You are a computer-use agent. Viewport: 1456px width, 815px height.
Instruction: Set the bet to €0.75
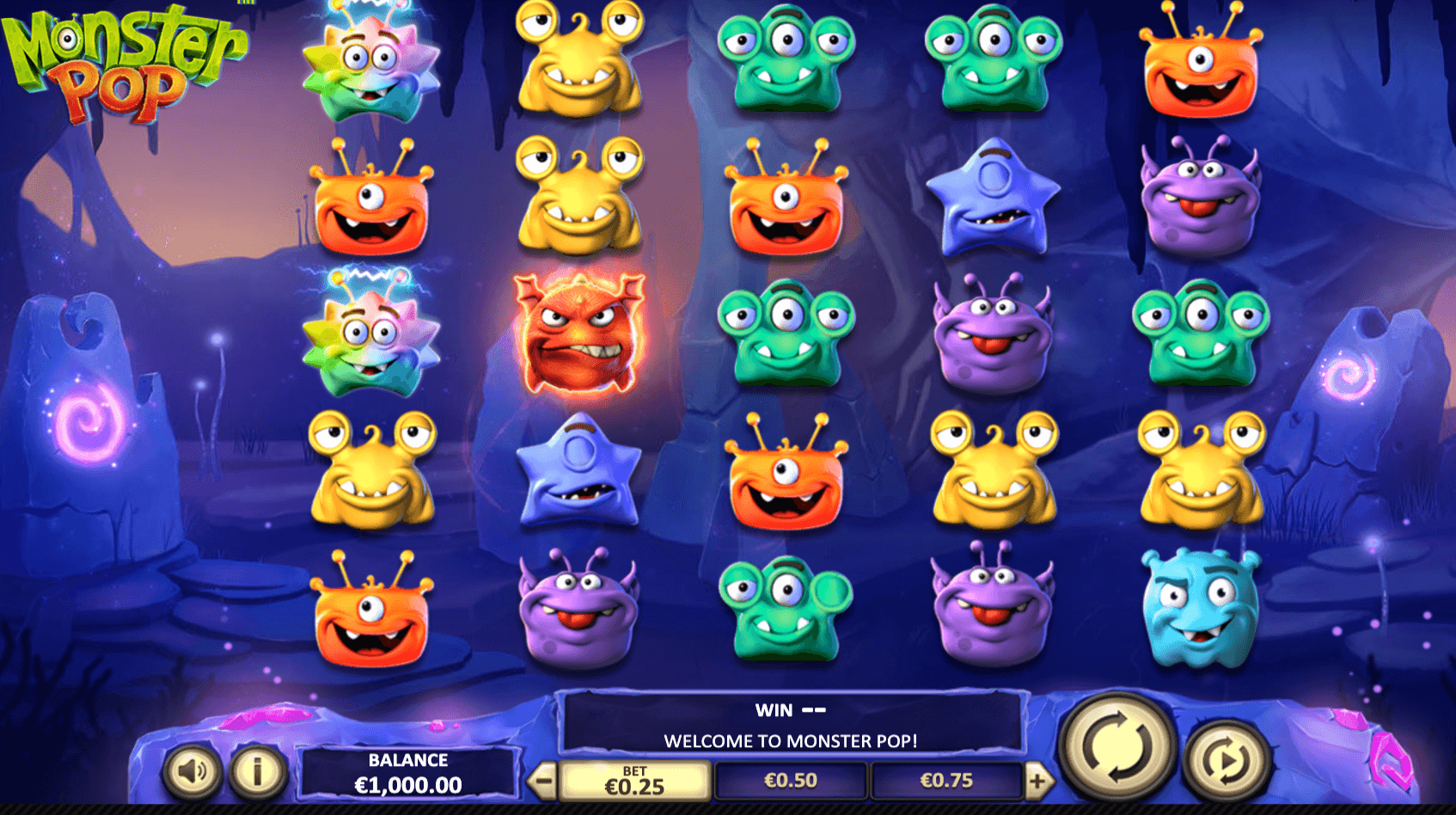946,781
